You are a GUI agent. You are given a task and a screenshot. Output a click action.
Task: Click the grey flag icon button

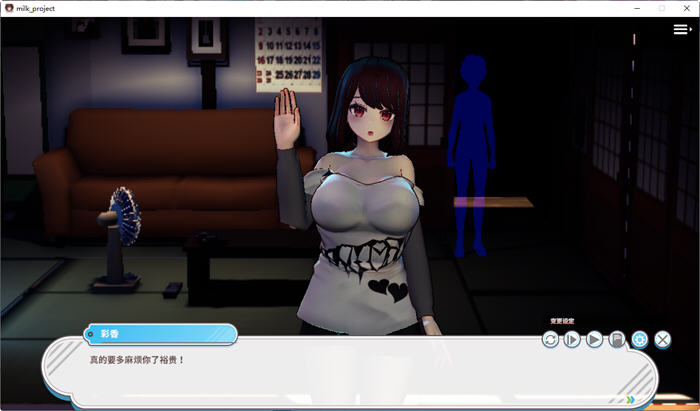617,340
